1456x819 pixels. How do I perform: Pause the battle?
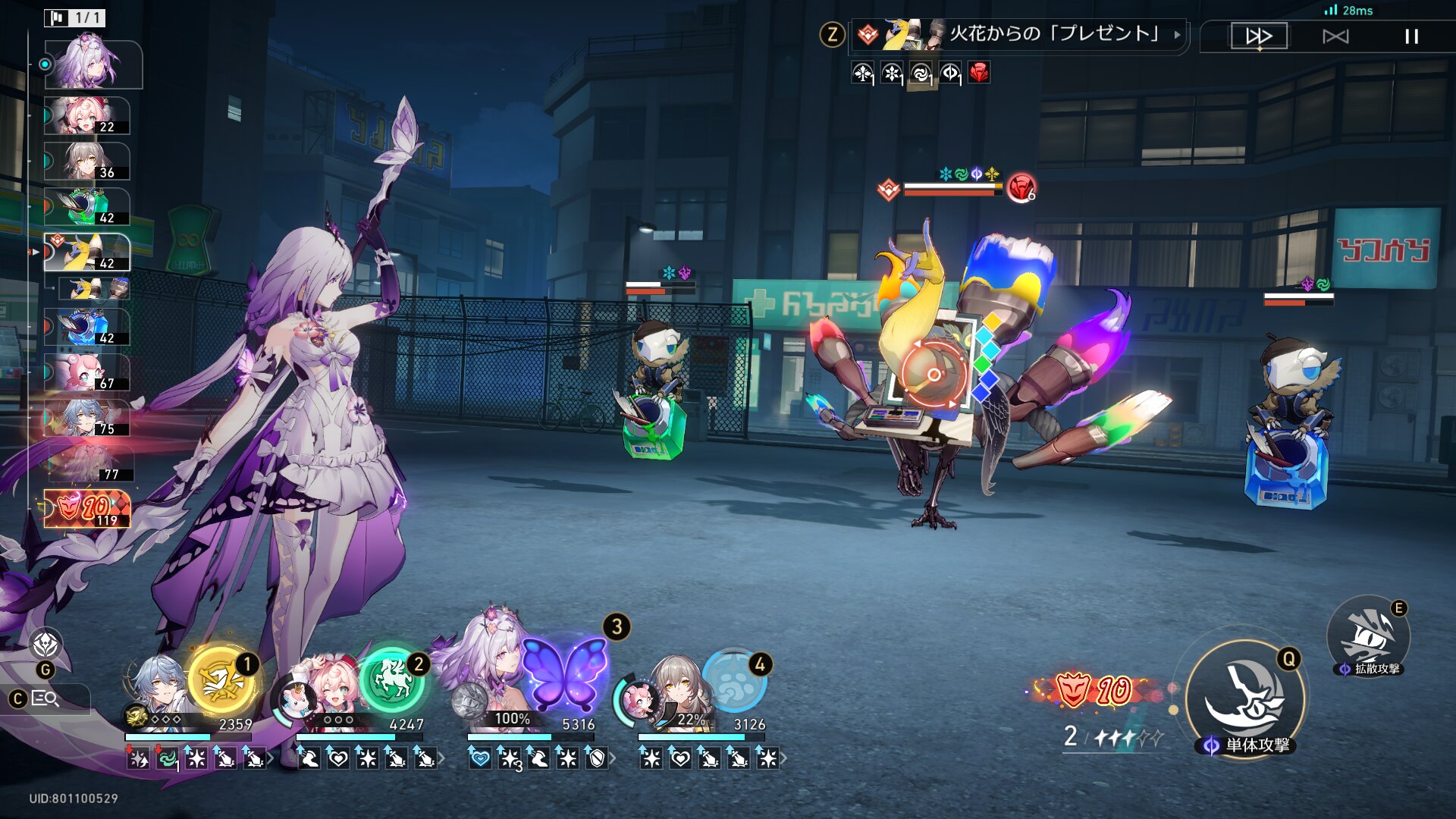[x=1410, y=36]
